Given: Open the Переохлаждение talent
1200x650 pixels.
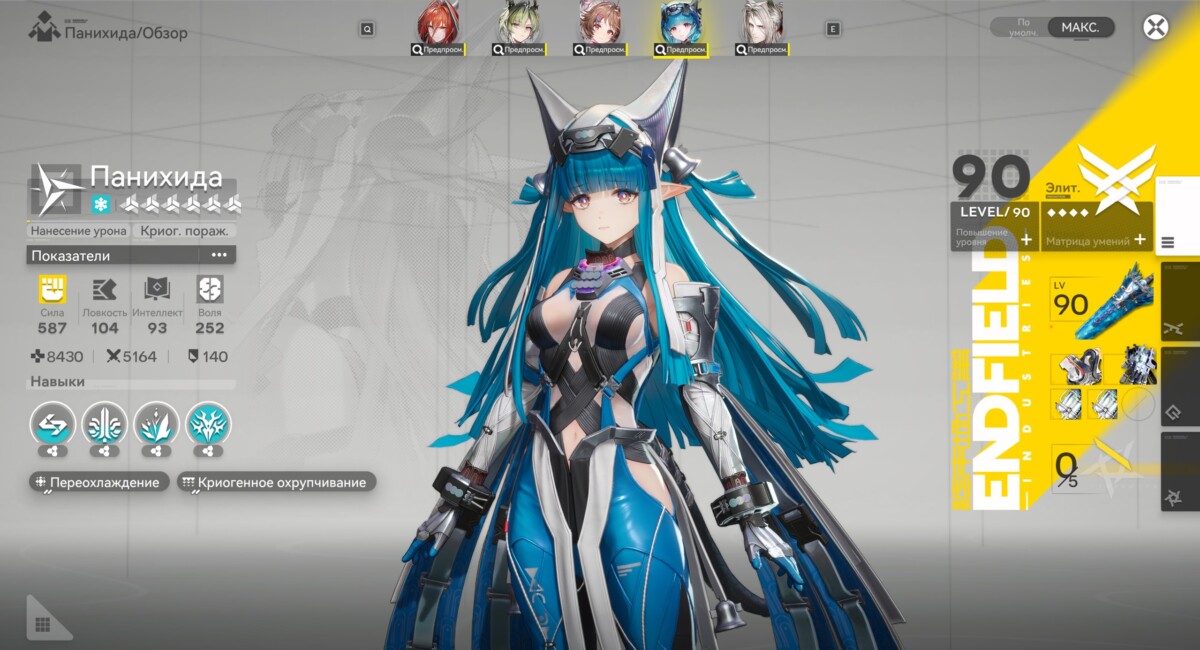Looking at the screenshot, I should point(97,483).
